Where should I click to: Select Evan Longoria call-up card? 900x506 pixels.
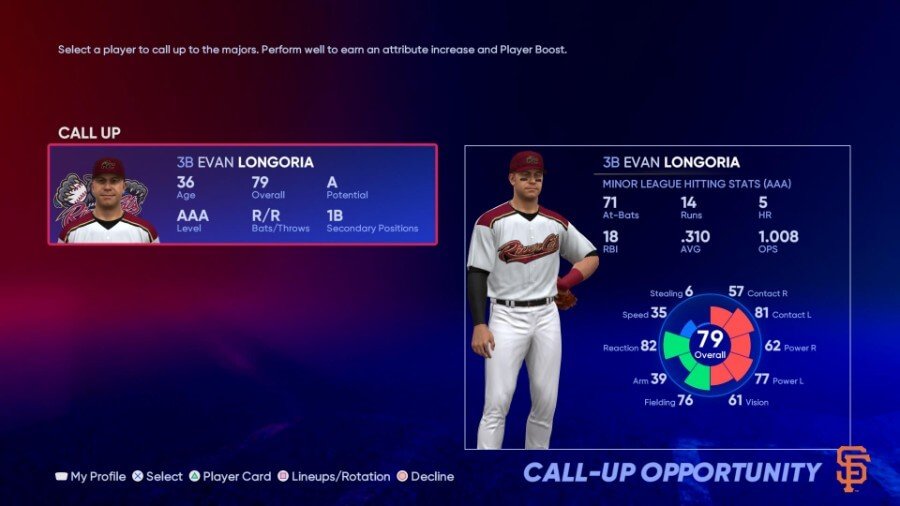coord(243,195)
